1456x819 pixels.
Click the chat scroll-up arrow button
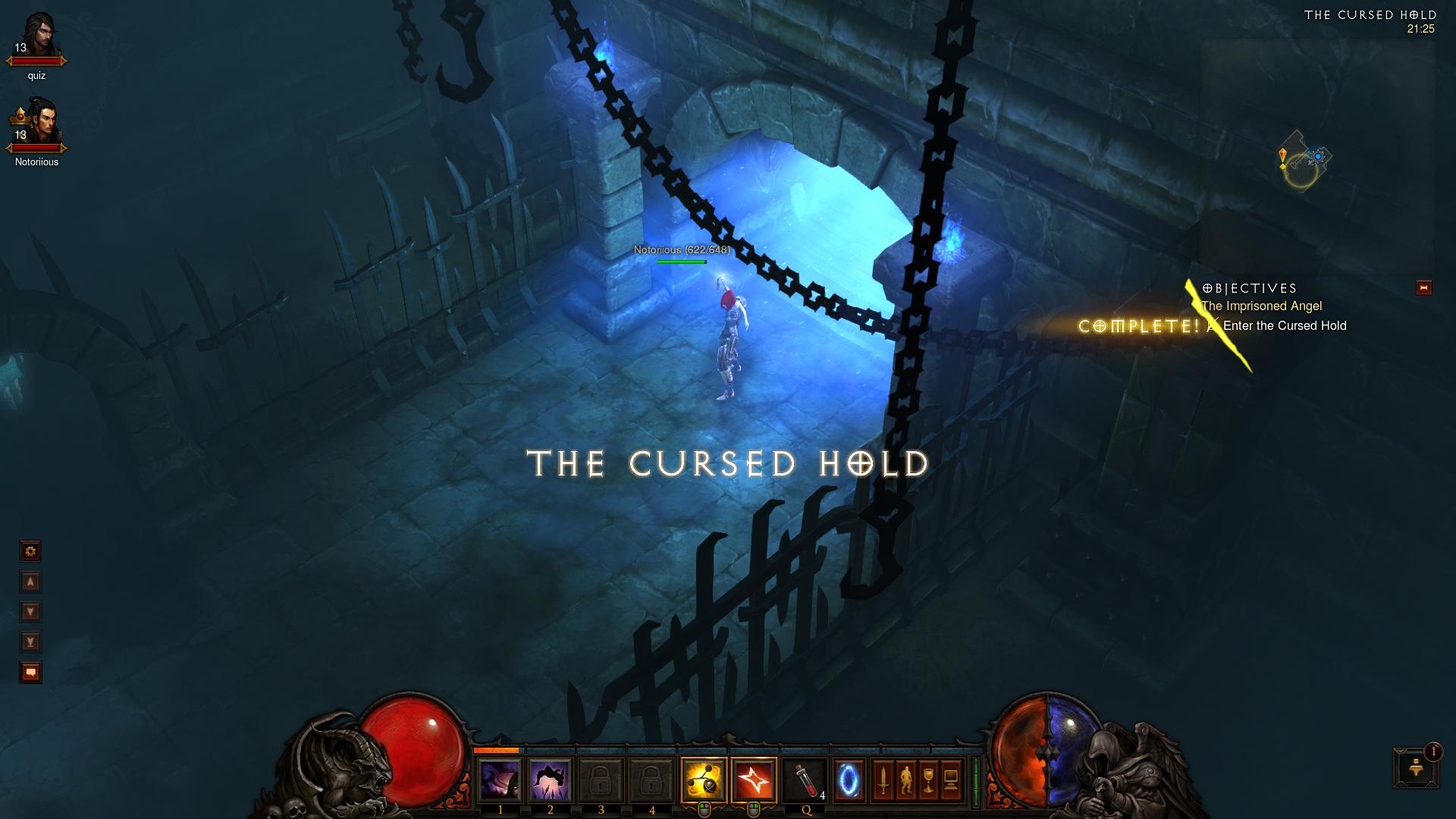[x=31, y=582]
